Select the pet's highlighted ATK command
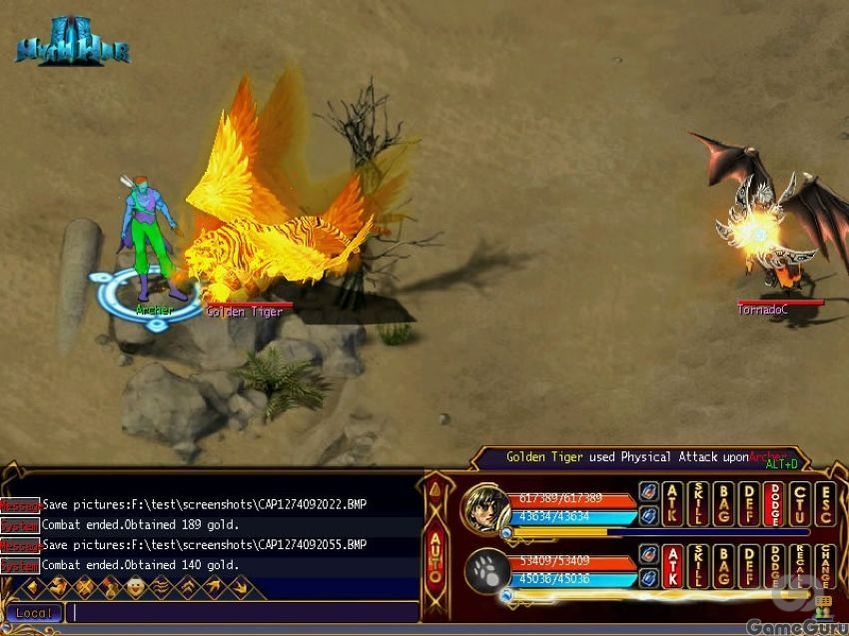Viewport: 849px width, 636px height. pos(673,566)
